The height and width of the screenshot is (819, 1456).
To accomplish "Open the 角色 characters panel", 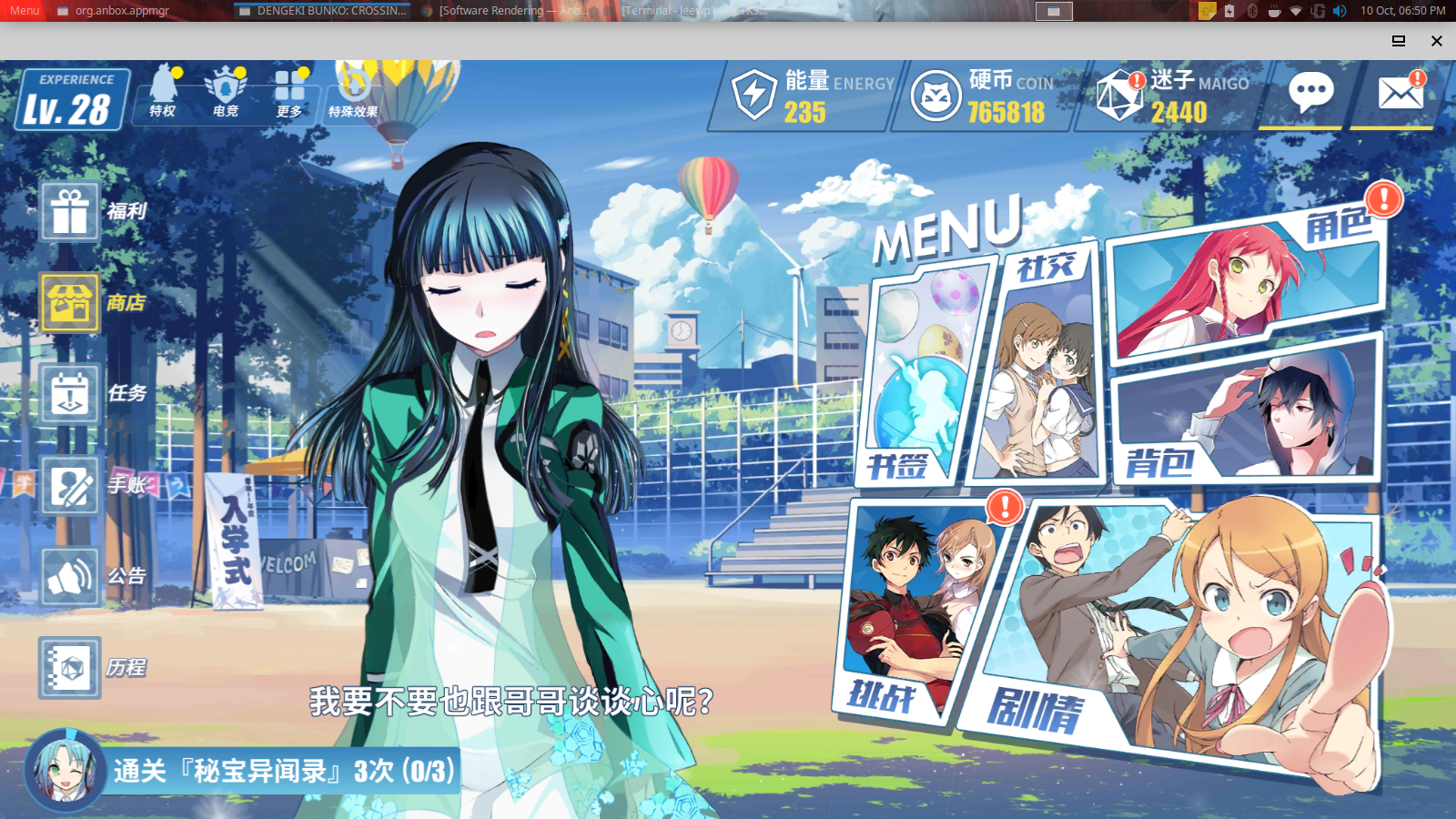I will (x=1247, y=282).
